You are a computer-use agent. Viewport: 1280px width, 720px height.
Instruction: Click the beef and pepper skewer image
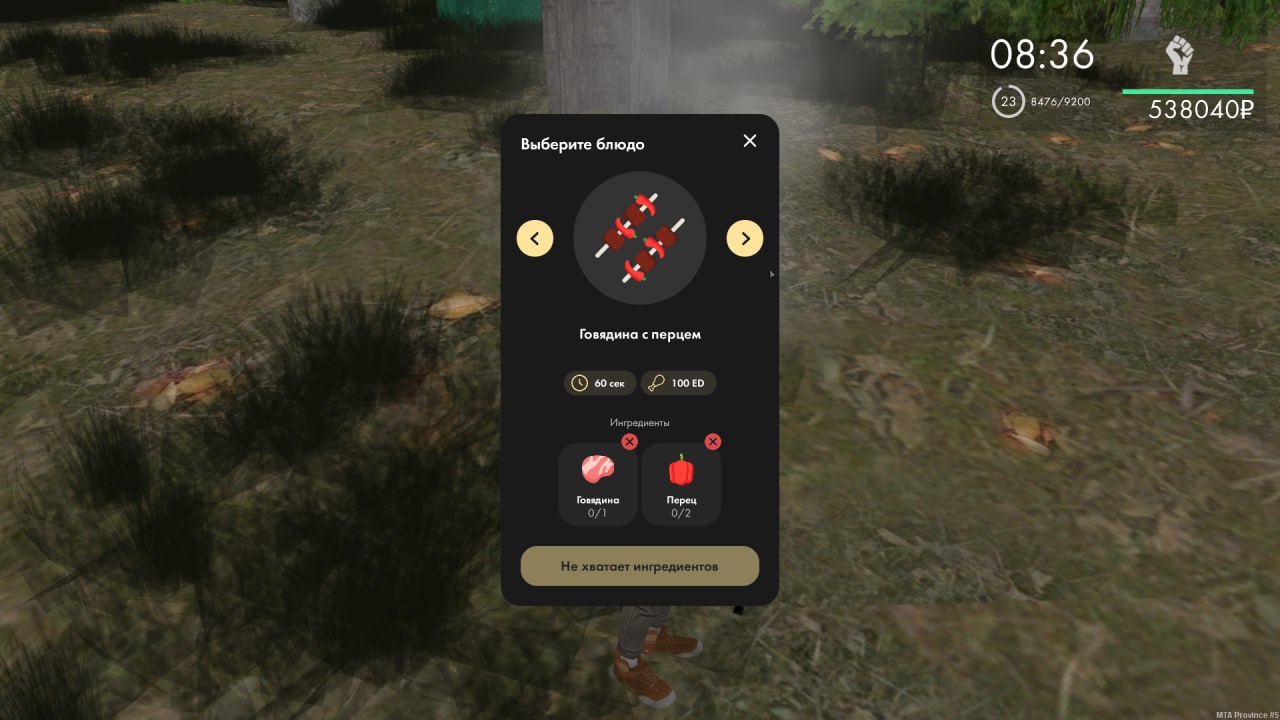[640, 238]
